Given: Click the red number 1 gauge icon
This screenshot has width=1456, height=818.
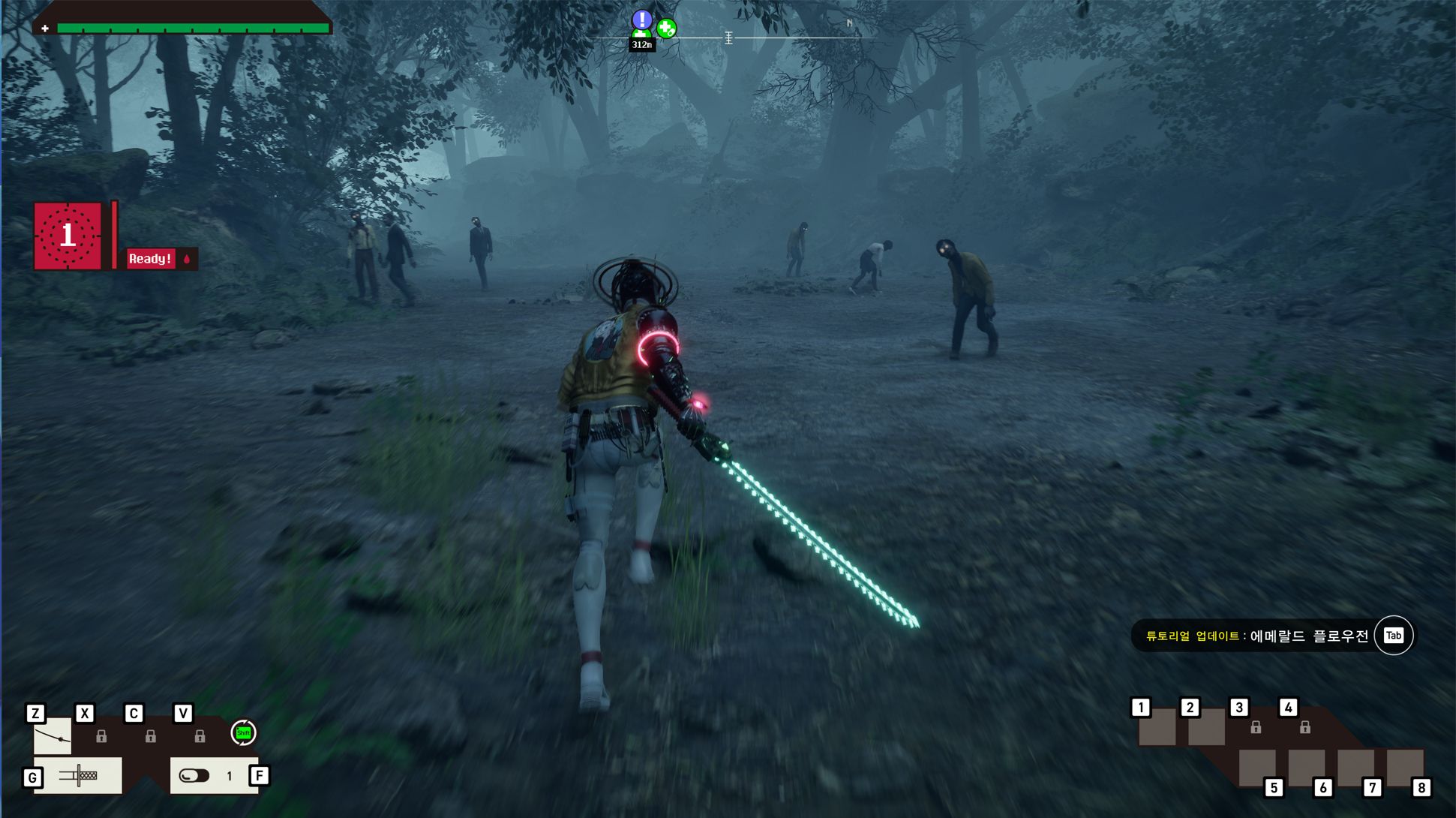Looking at the screenshot, I should [x=68, y=236].
